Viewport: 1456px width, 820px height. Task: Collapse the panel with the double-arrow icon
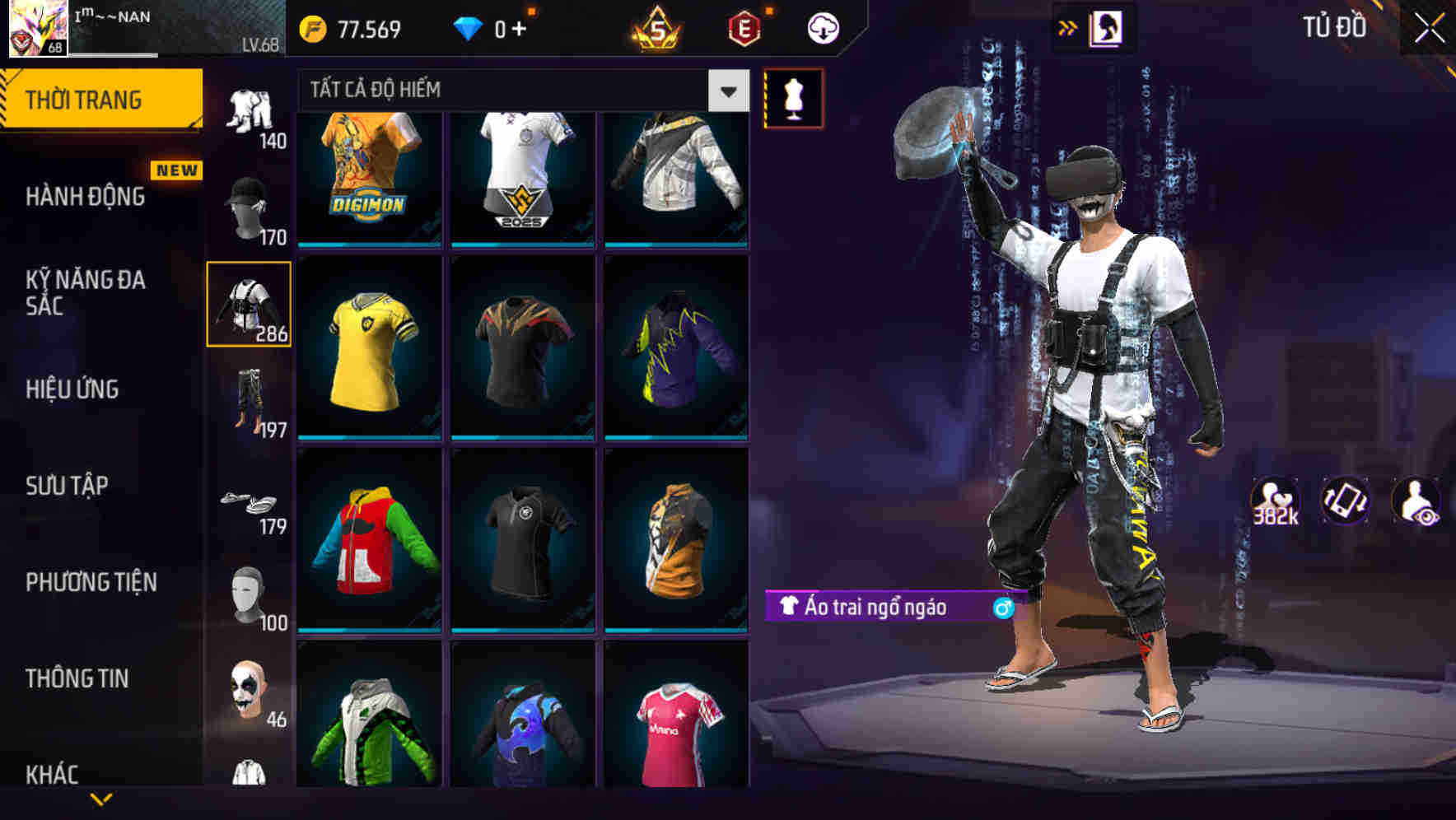pyautogui.click(x=1068, y=27)
